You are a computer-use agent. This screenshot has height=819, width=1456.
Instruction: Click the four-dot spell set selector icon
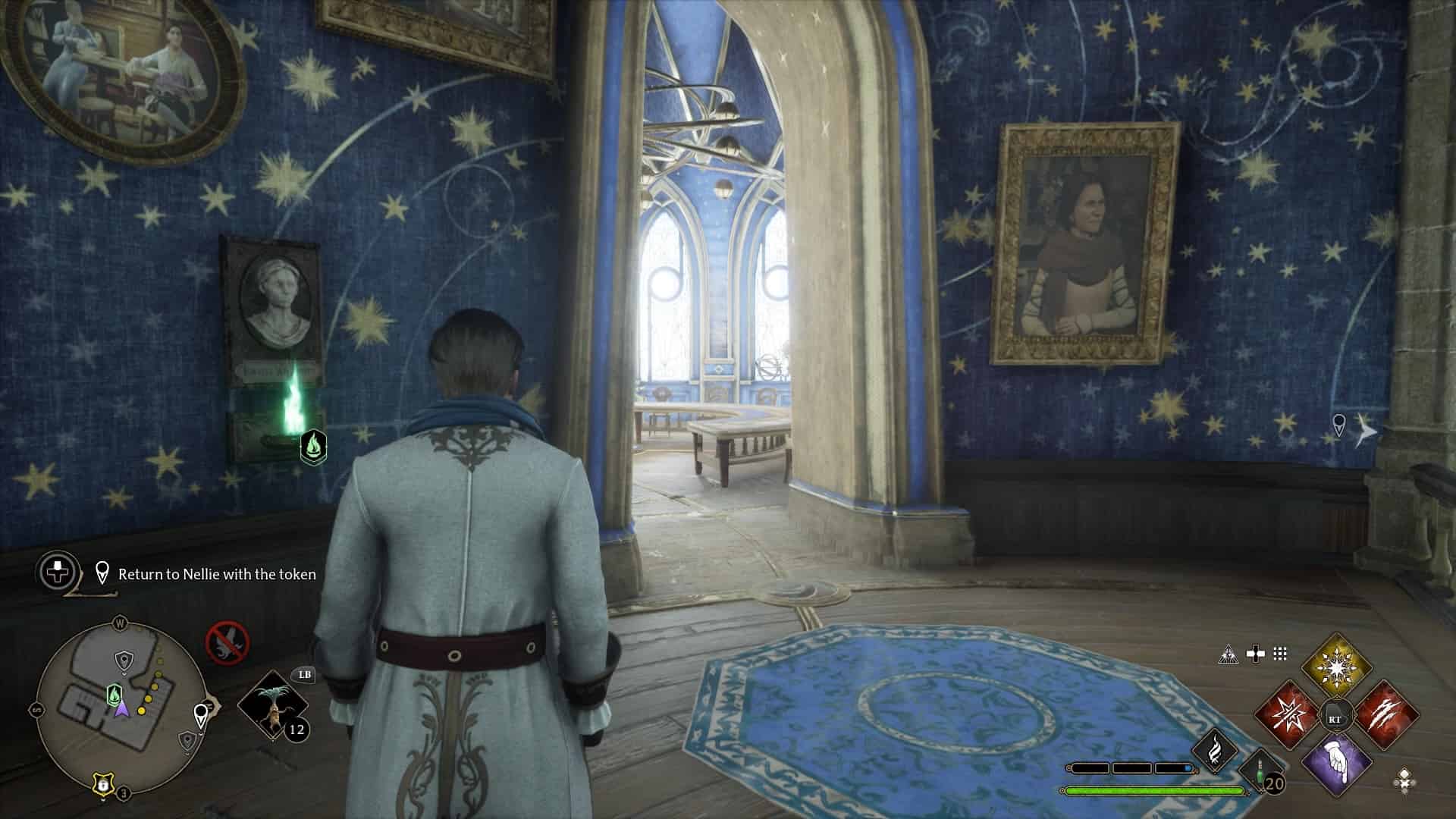pyautogui.click(x=1404, y=778)
